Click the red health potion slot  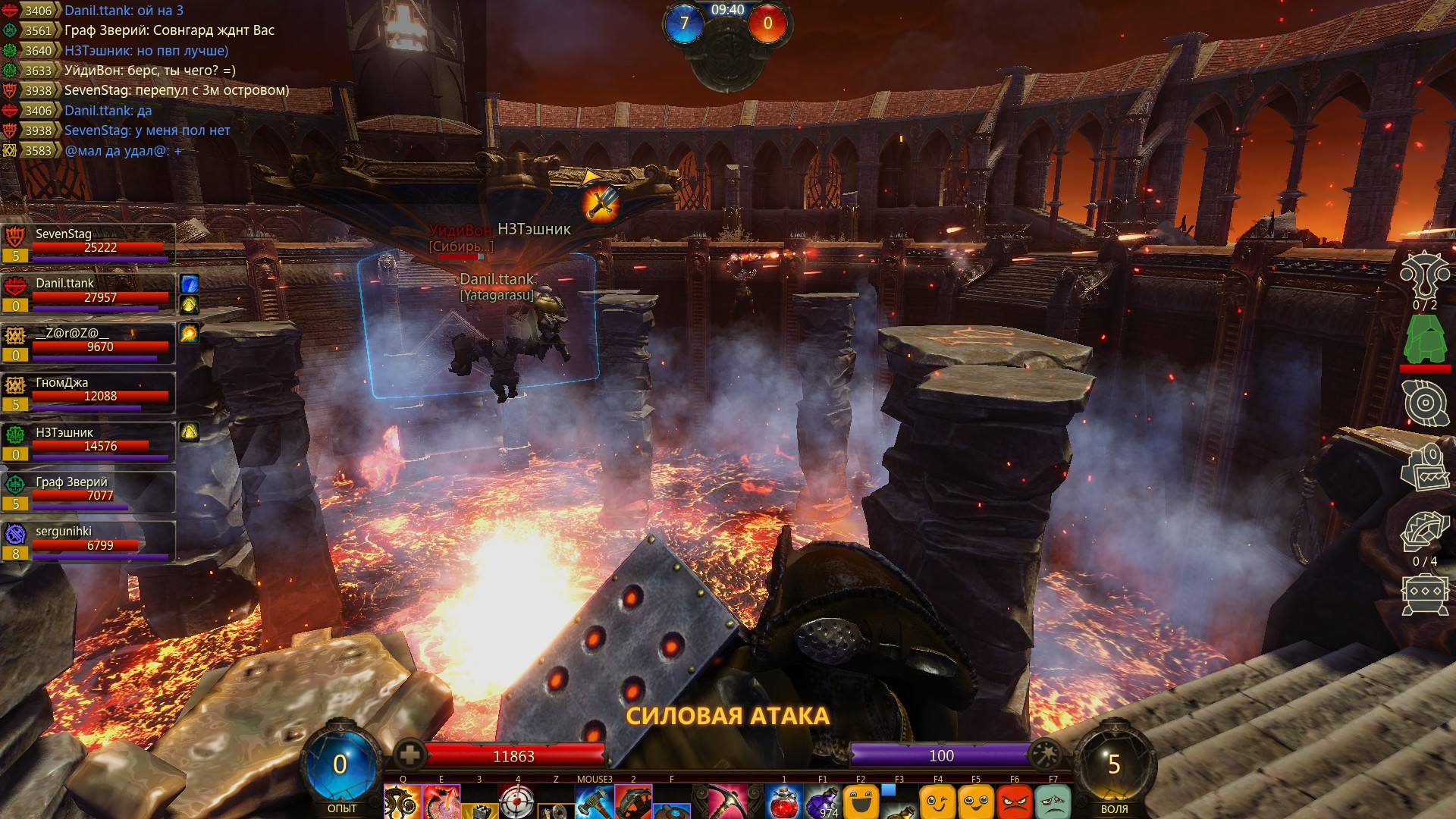click(784, 802)
